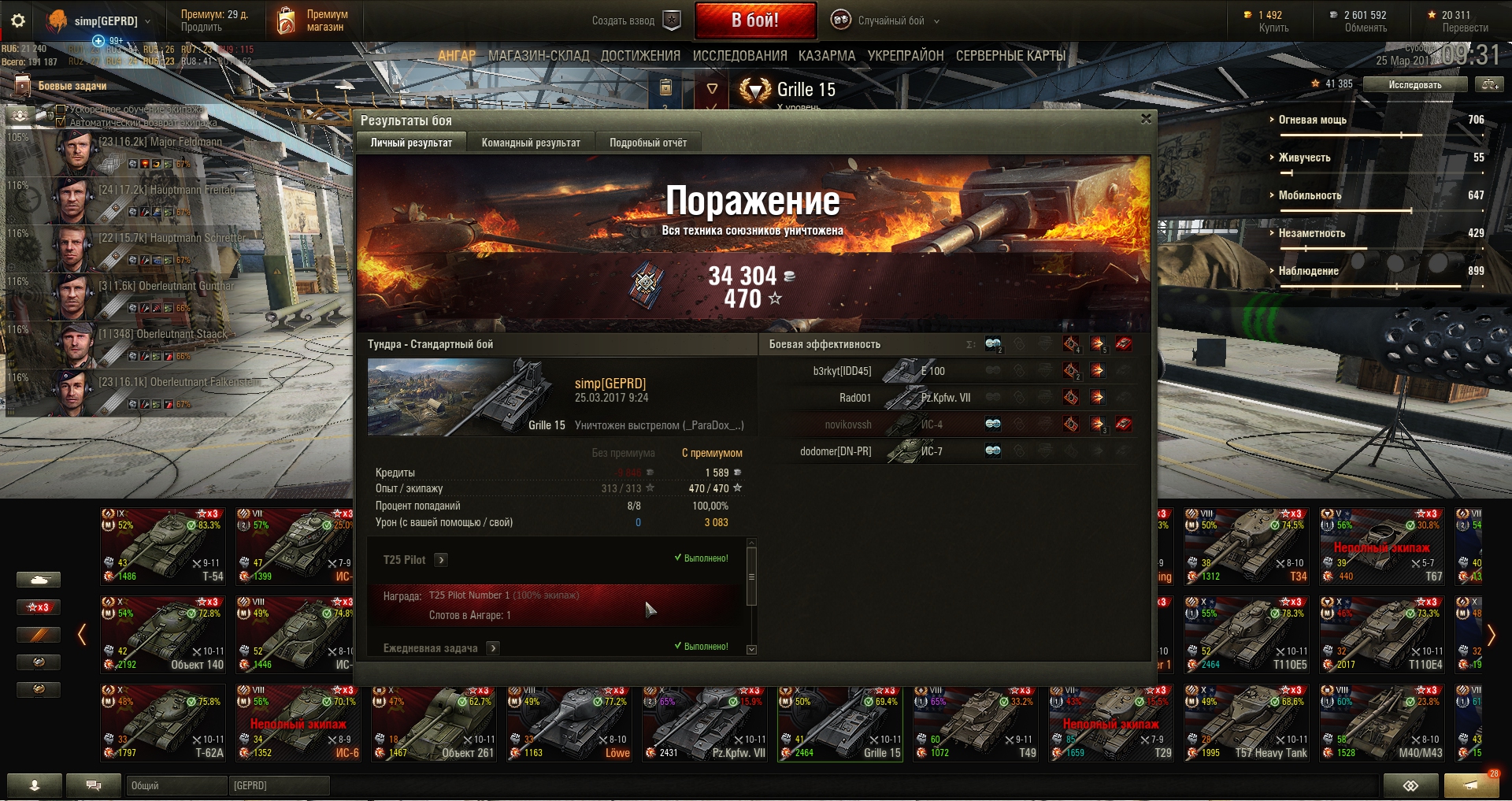The image size is (1512, 801).
Task: Open the УКРЕПРАЙОН menu
Action: point(906,56)
